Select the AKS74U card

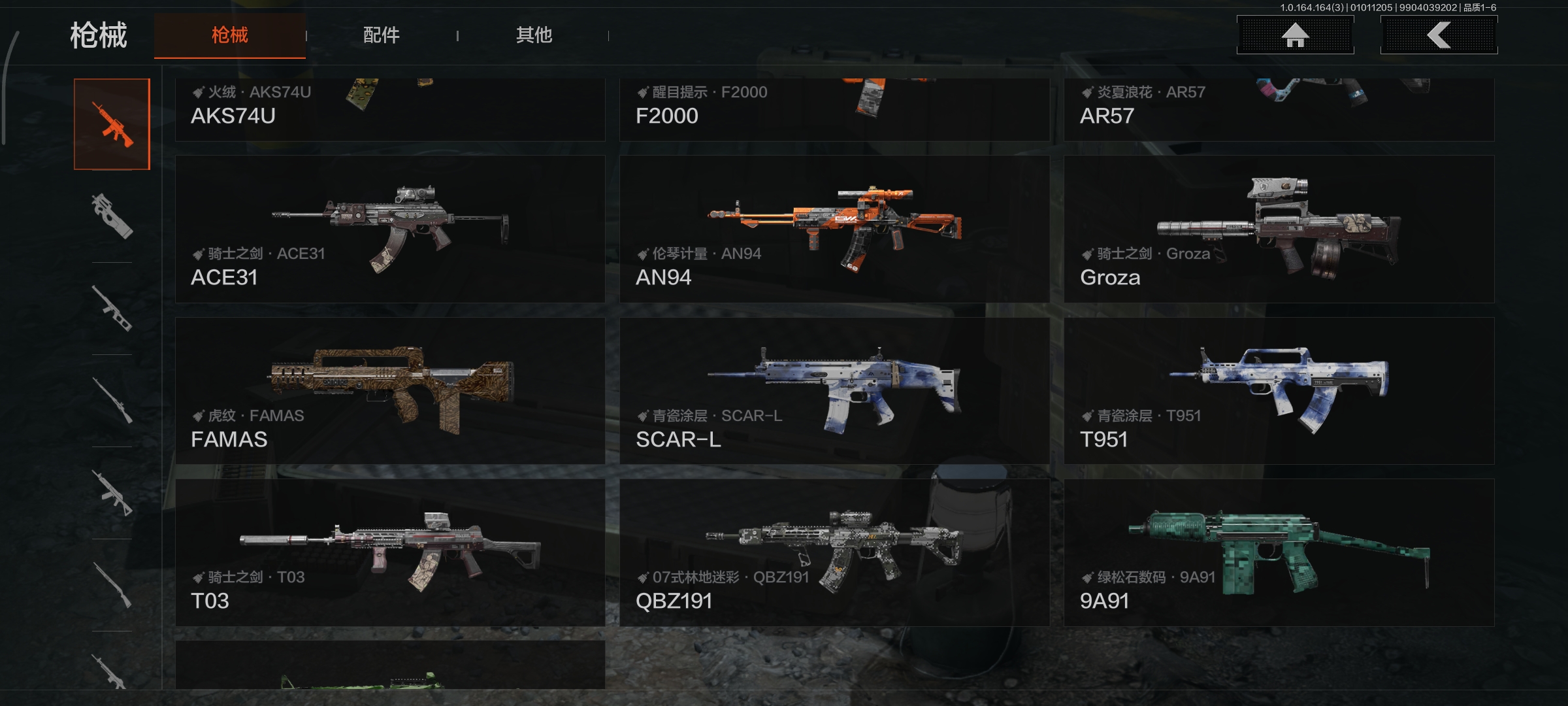coord(390,110)
